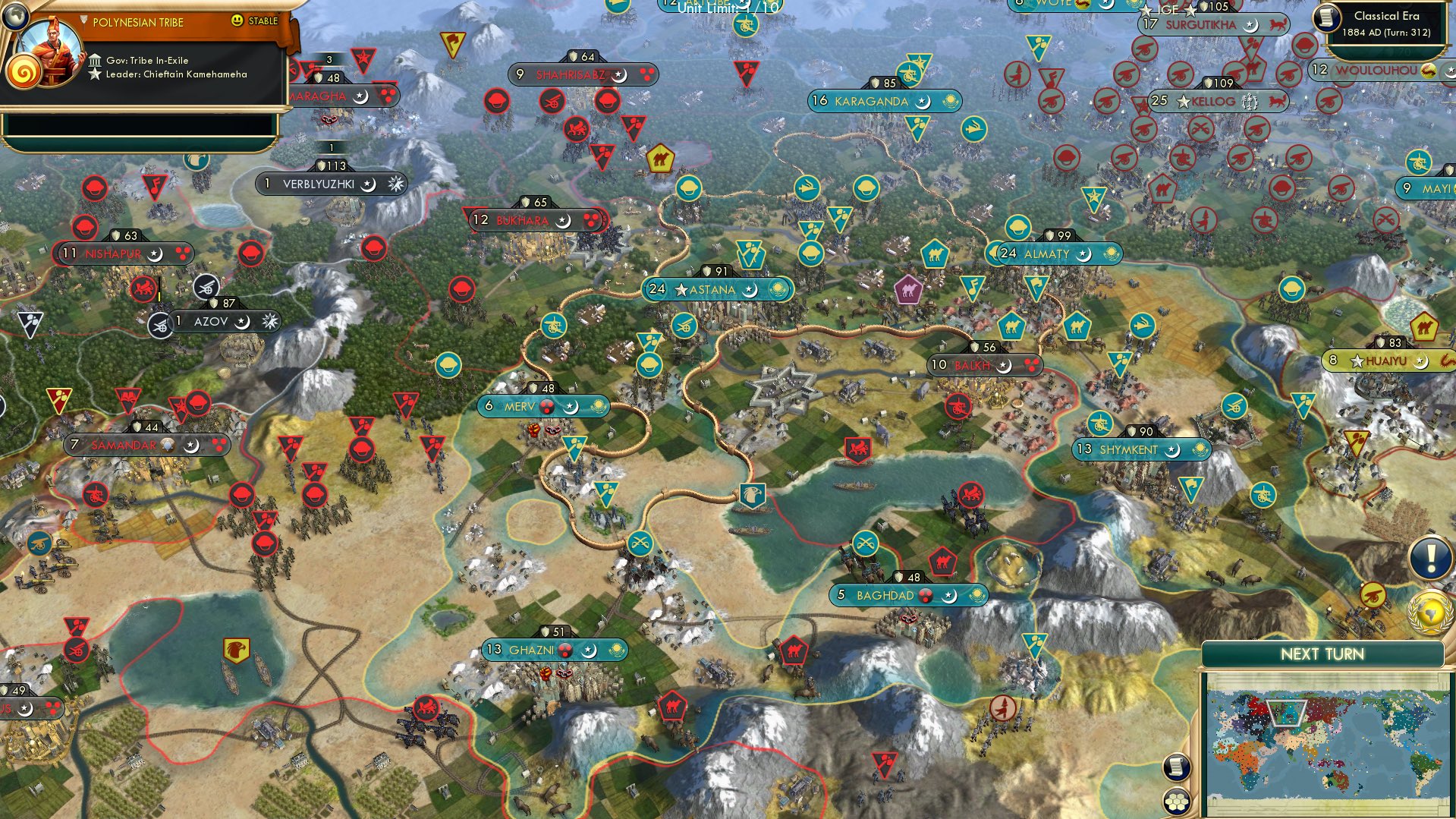Image resolution: width=1456 pixels, height=819 pixels.
Task: Open the golden globe diplomacy notification
Action: tap(1429, 607)
